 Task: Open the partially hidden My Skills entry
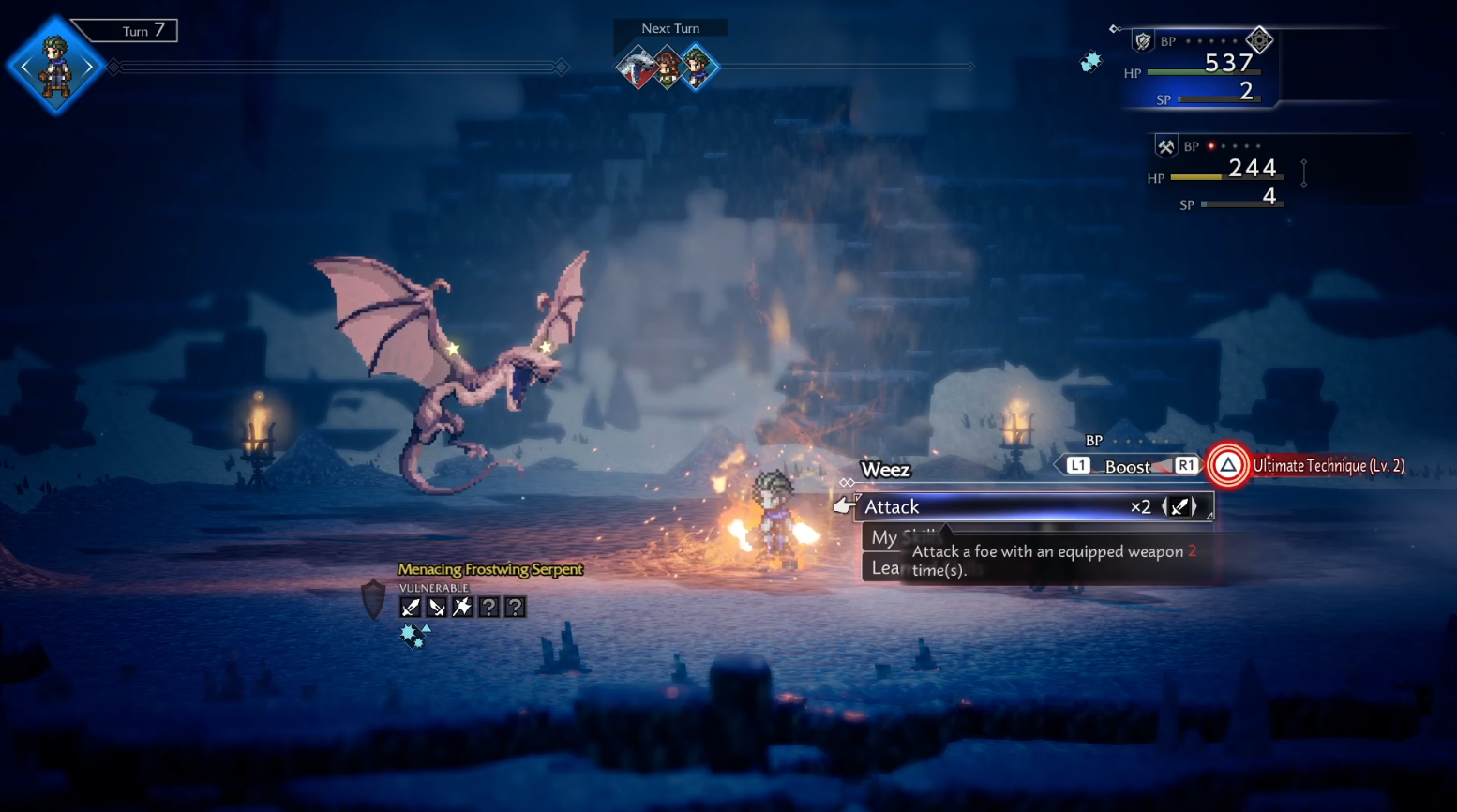[884, 537]
